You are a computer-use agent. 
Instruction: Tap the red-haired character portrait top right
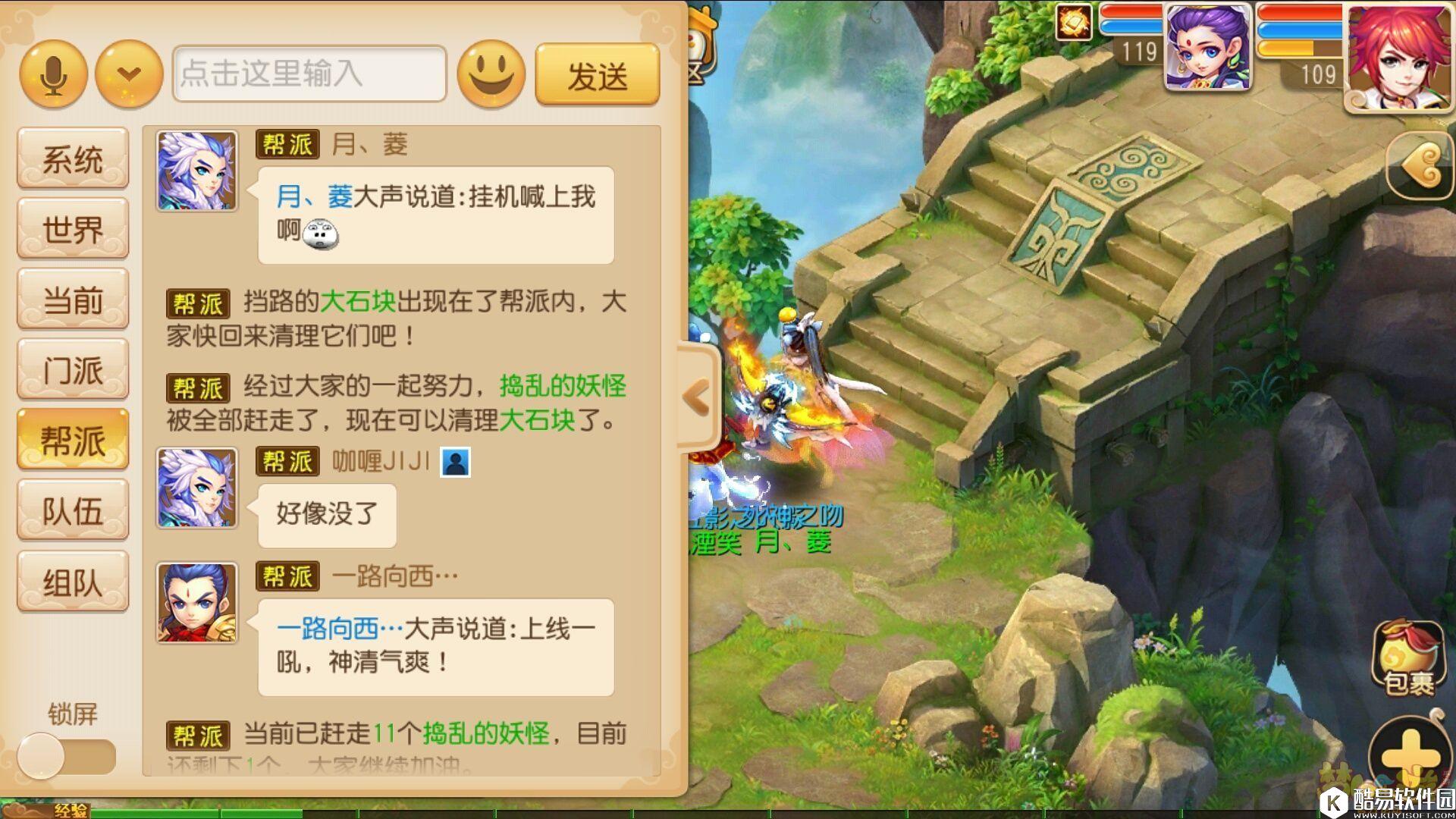[x=1399, y=57]
